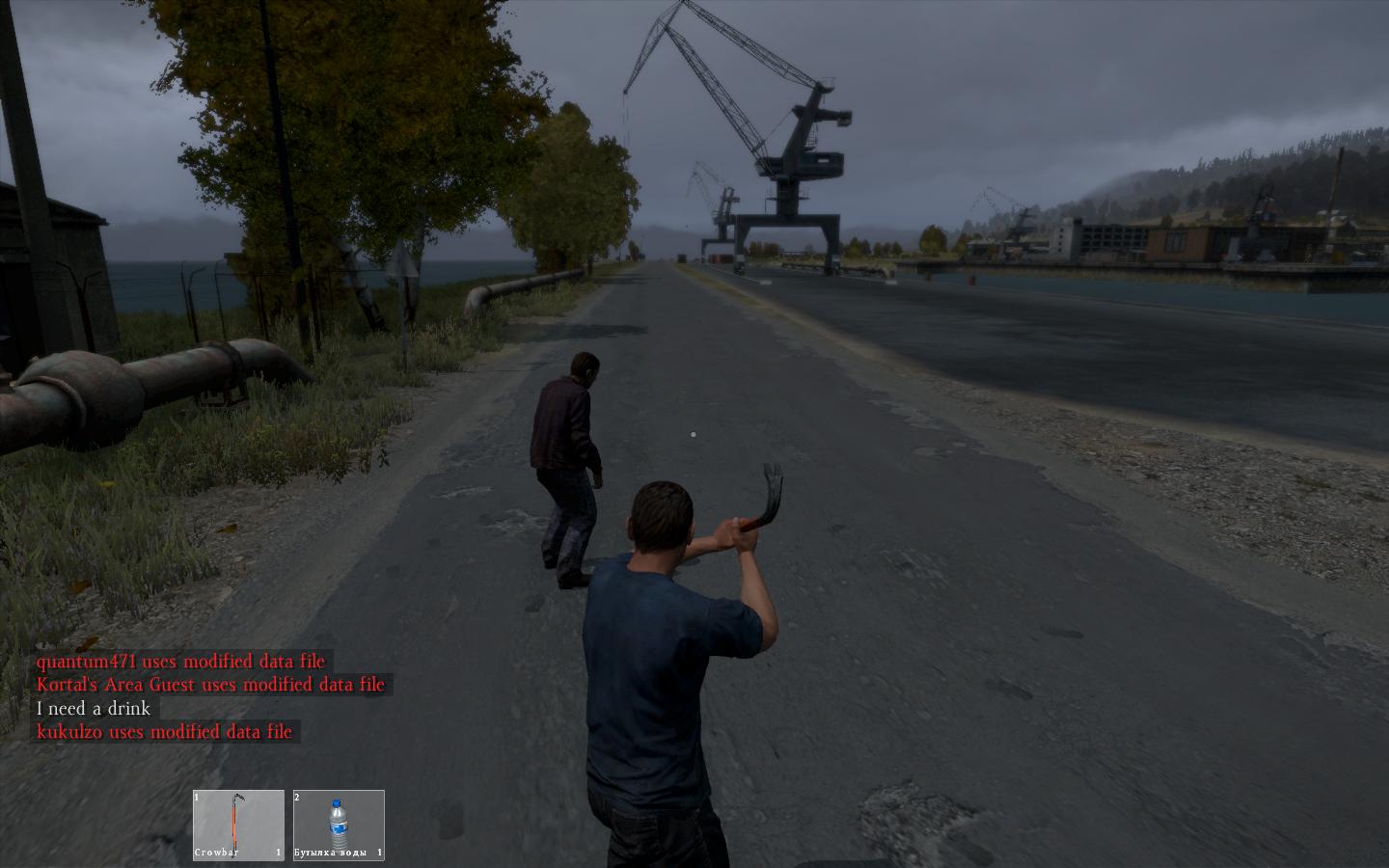Choose the water bottle hotbar slot

tap(339, 825)
